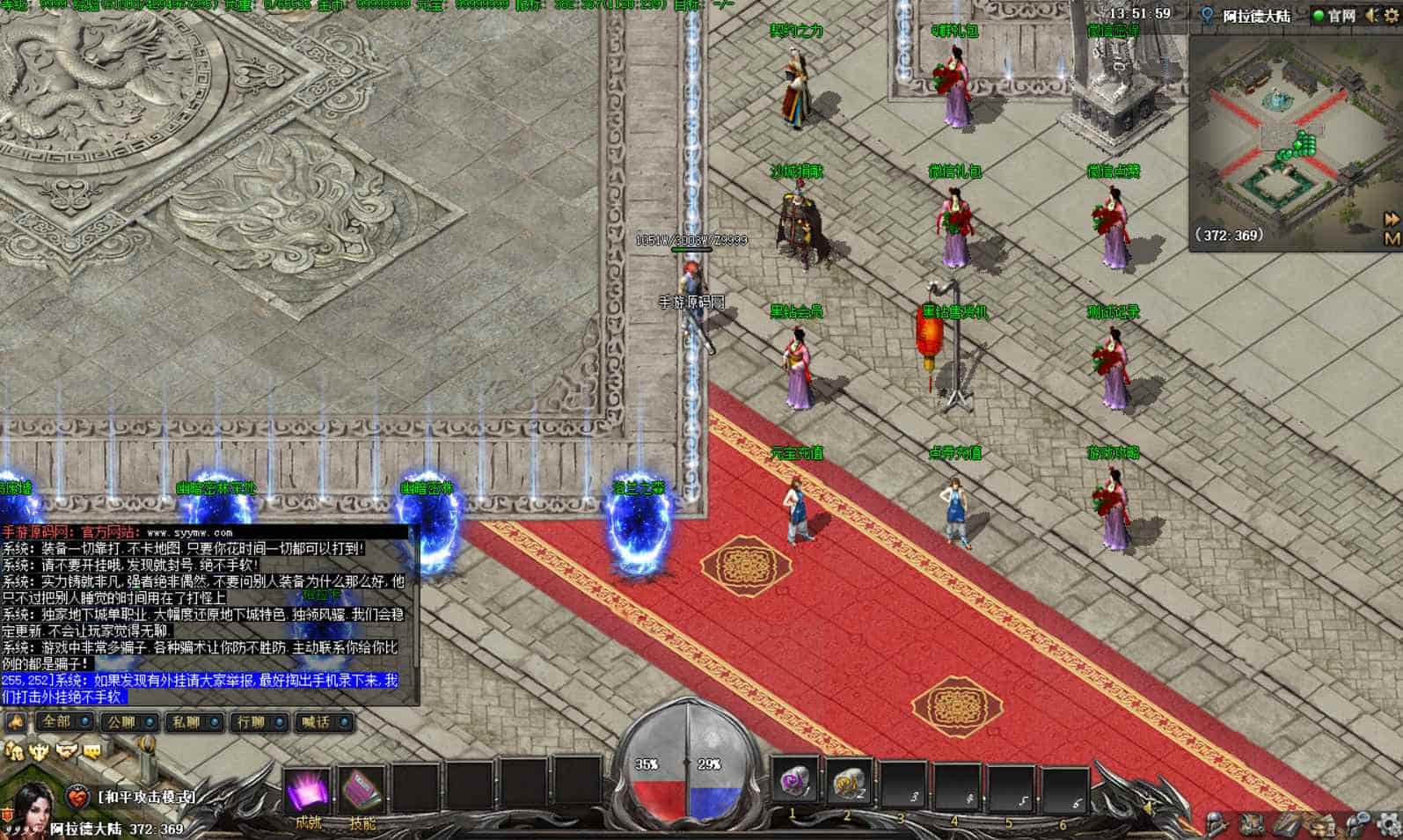Open the large map with the M button

coord(1392,238)
